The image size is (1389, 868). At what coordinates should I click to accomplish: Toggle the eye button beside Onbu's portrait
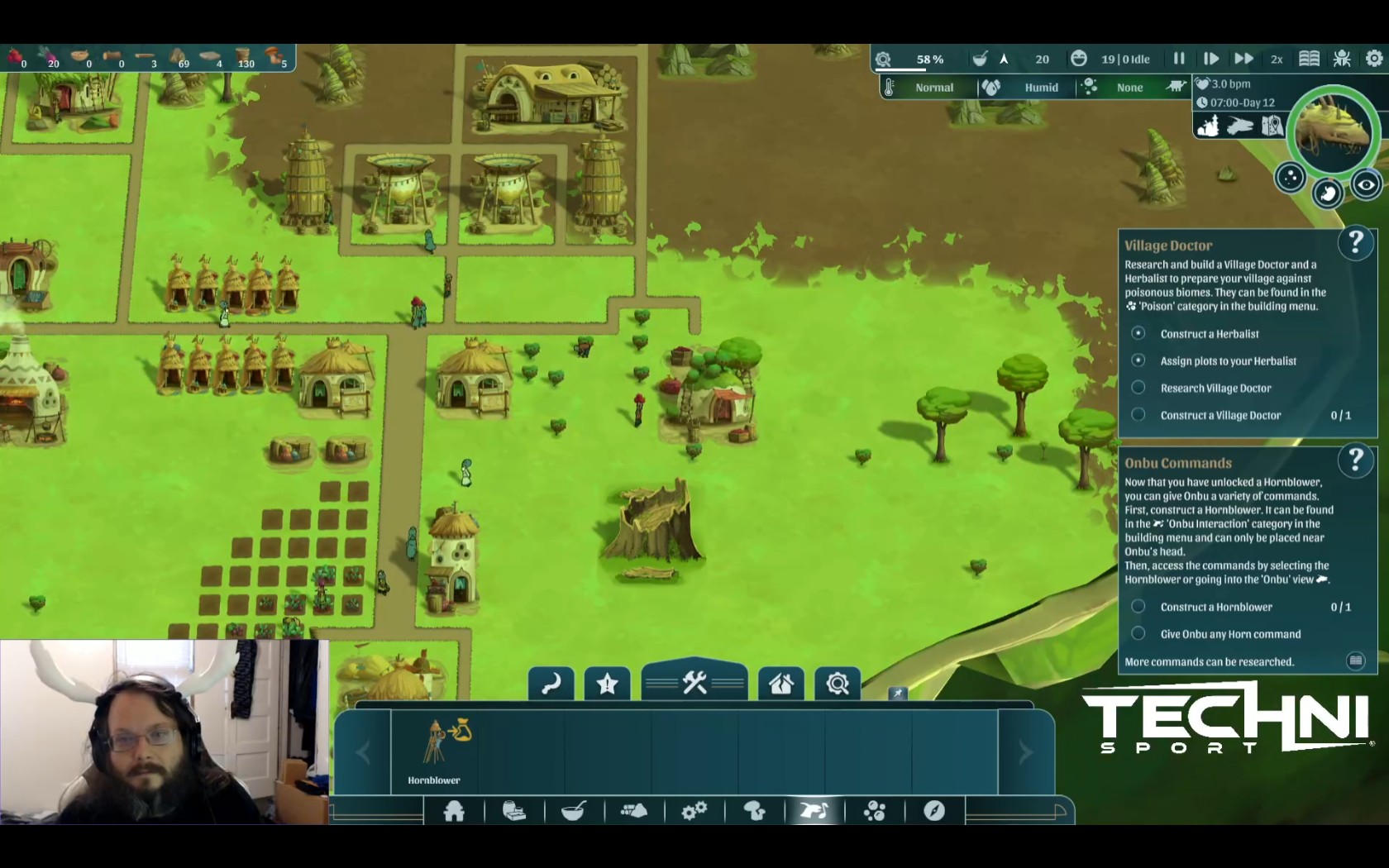(1366, 185)
